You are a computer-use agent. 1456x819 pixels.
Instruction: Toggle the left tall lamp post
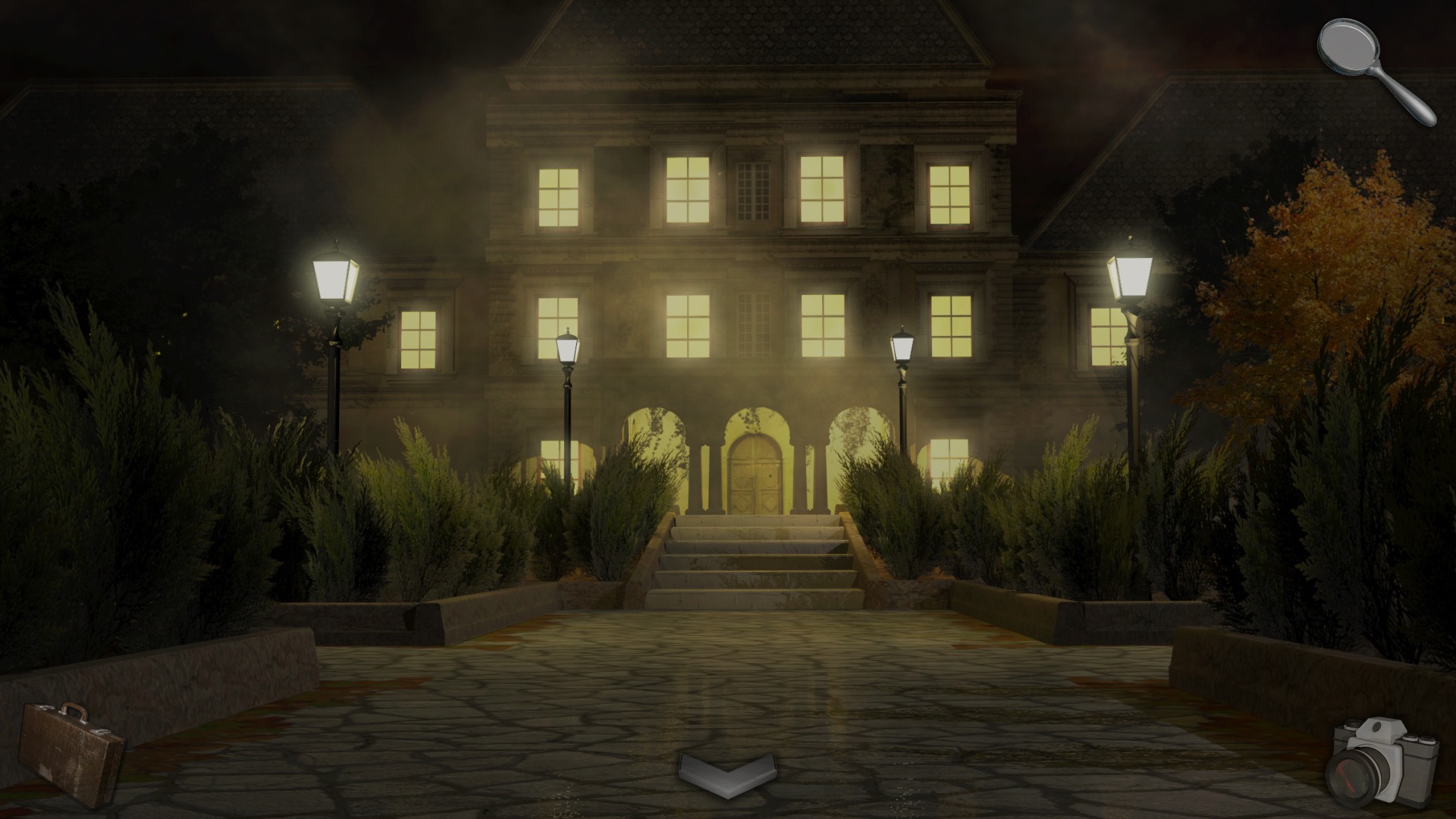coord(334,277)
